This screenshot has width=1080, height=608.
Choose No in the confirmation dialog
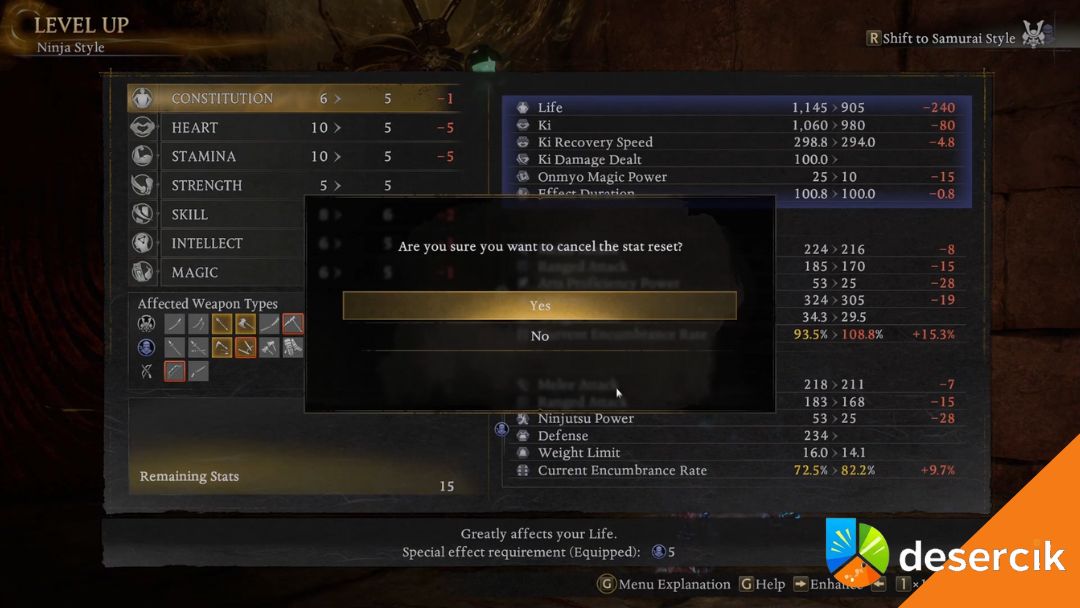coord(539,336)
